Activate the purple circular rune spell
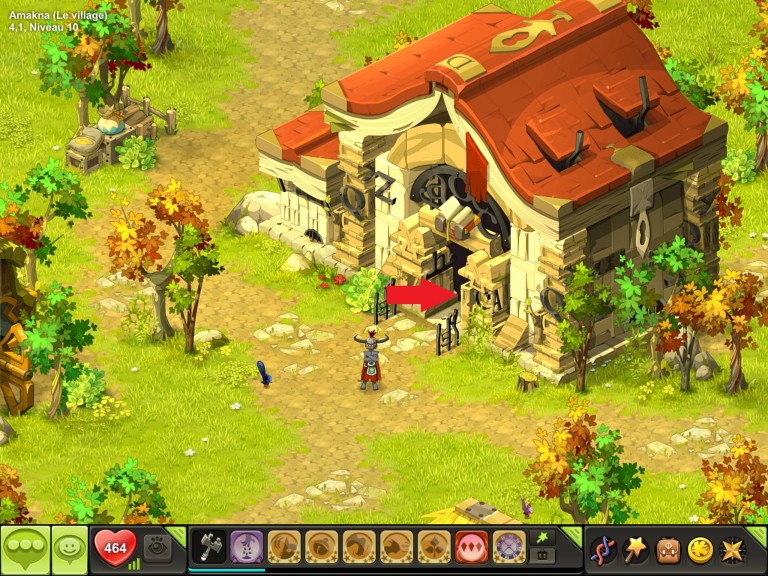This screenshot has width=768, height=576. (x=509, y=548)
